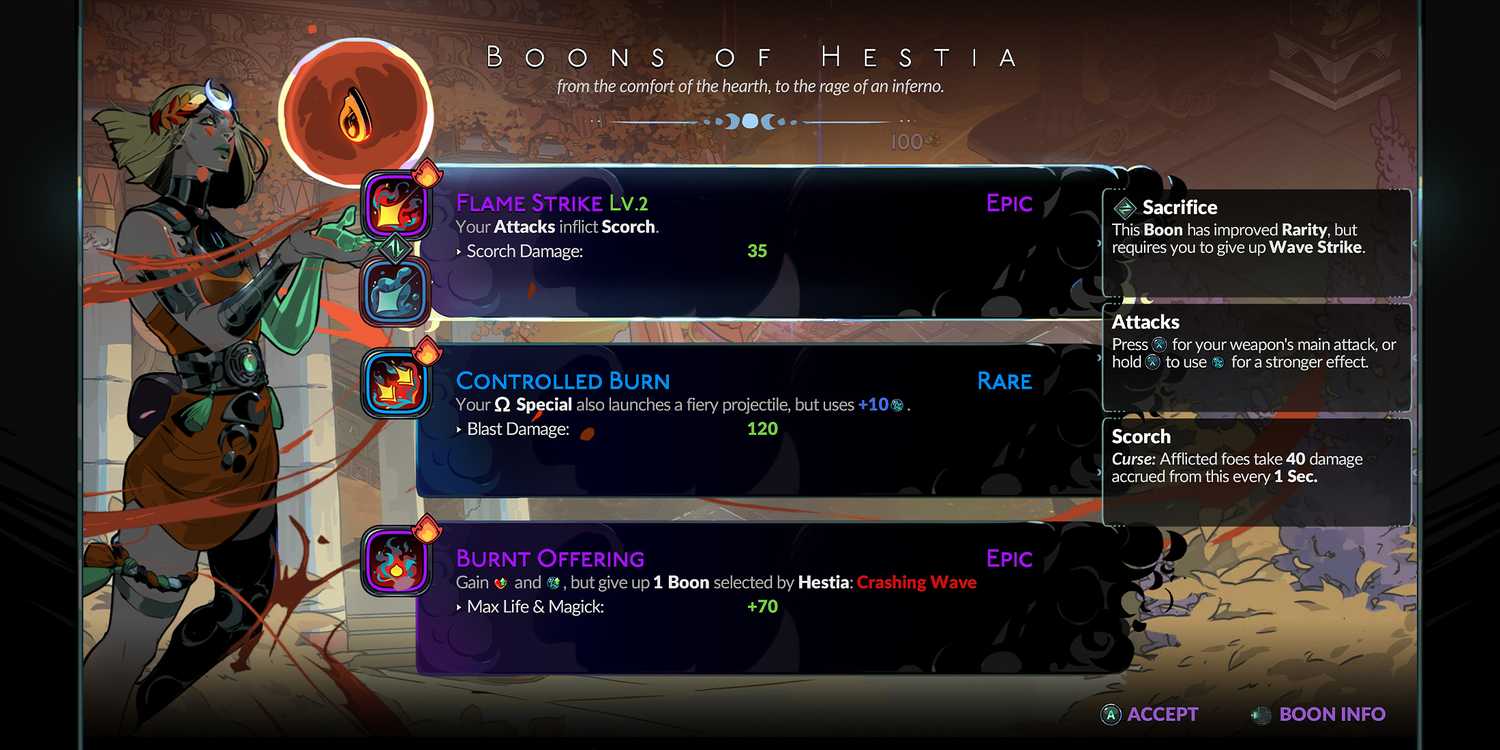Select the Controlled Burn boon icon
Viewport: 1500px width, 750px height.
[x=395, y=381]
